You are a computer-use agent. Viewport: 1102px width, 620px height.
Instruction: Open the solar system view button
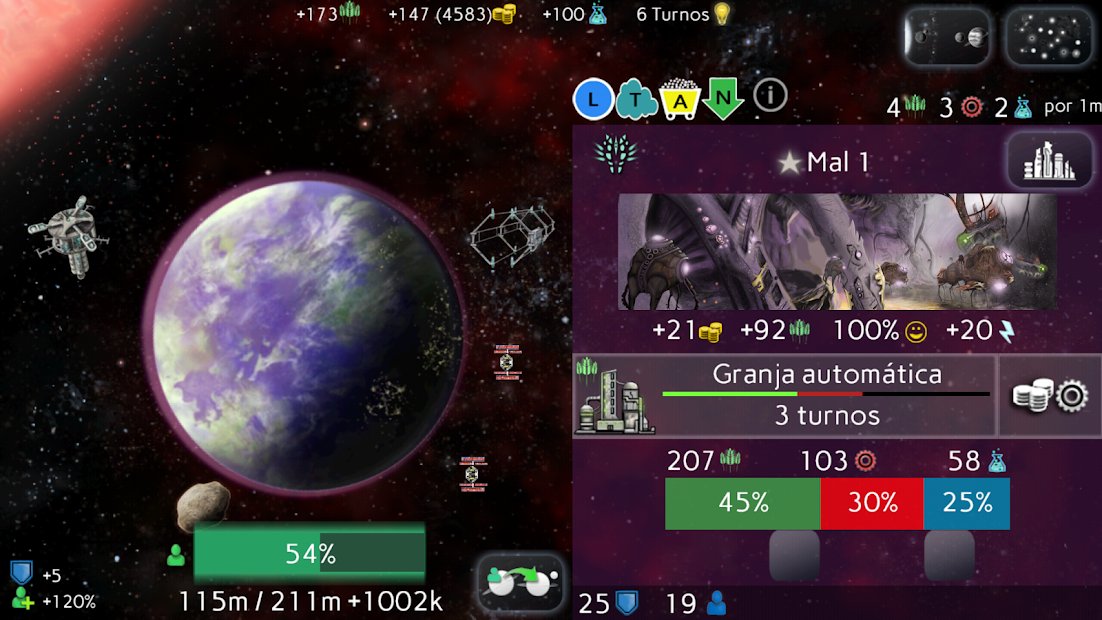click(946, 38)
